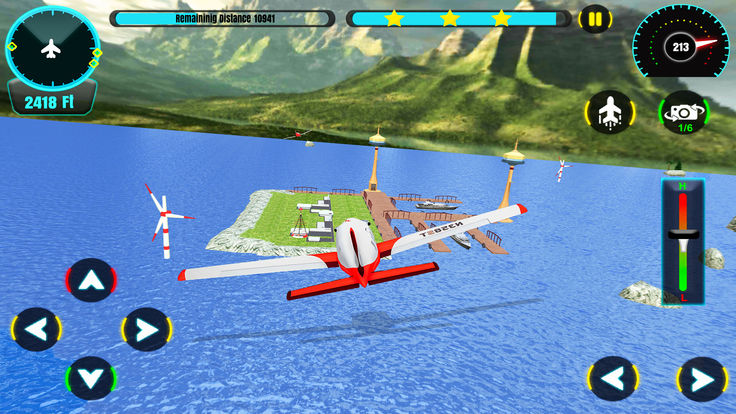
Task: Tap the right arrow in the directional pad
Action: (x=146, y=329)
